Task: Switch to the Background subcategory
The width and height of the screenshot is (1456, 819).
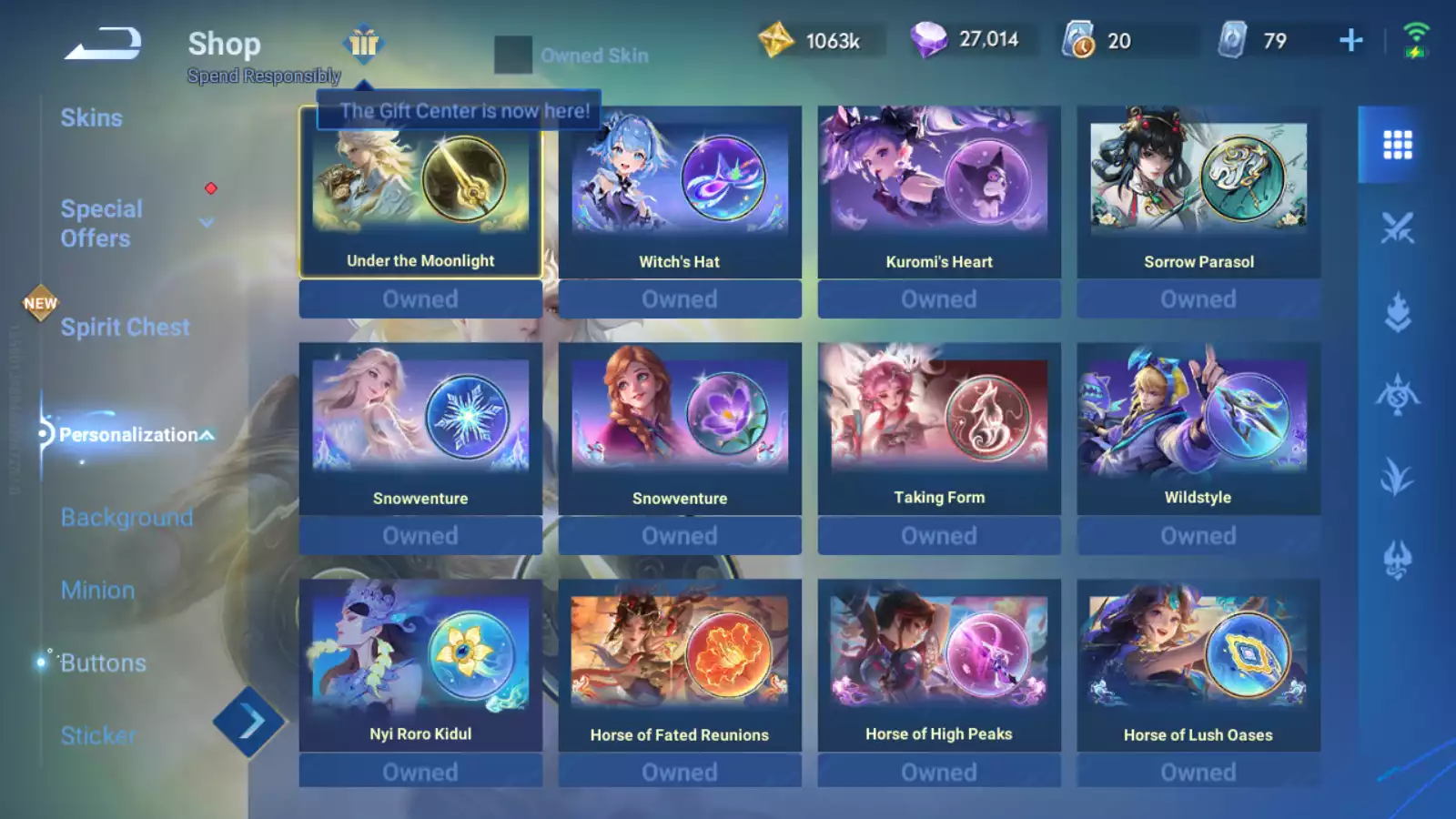Action: (126, 518)
